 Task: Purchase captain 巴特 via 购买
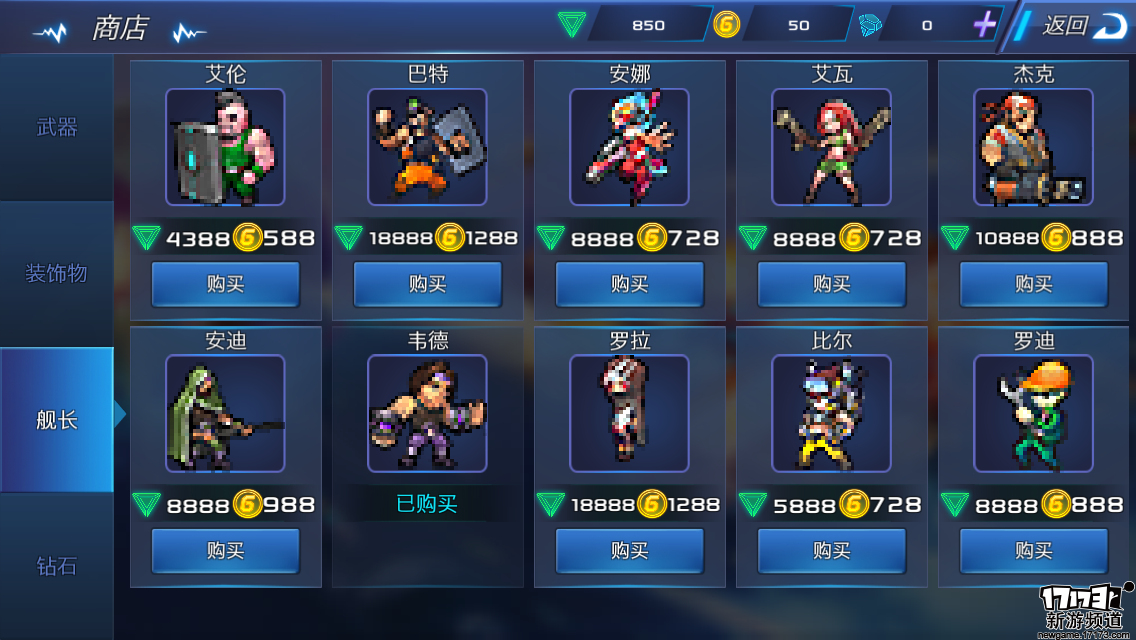click(427, 284)
